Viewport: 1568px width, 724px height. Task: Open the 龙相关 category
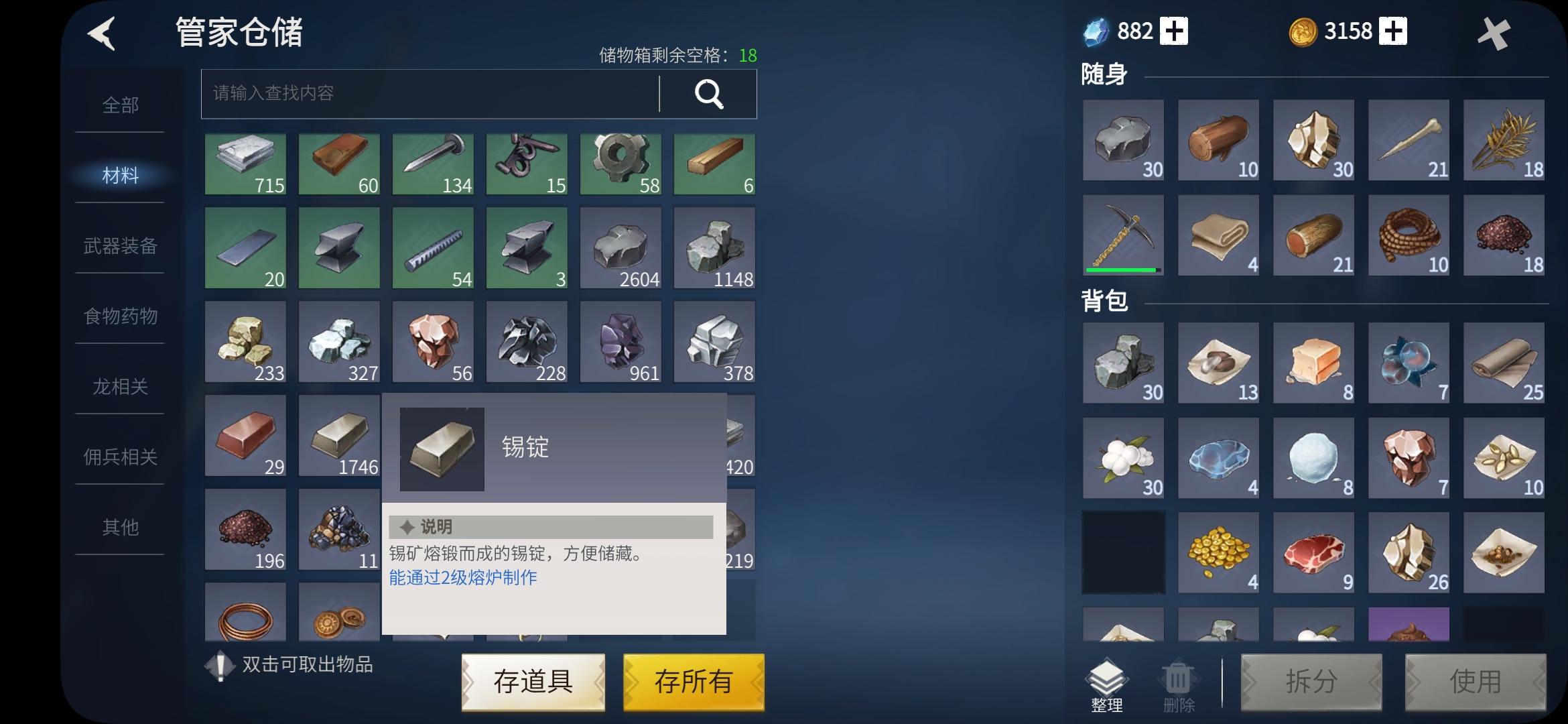tap(119, 387)
